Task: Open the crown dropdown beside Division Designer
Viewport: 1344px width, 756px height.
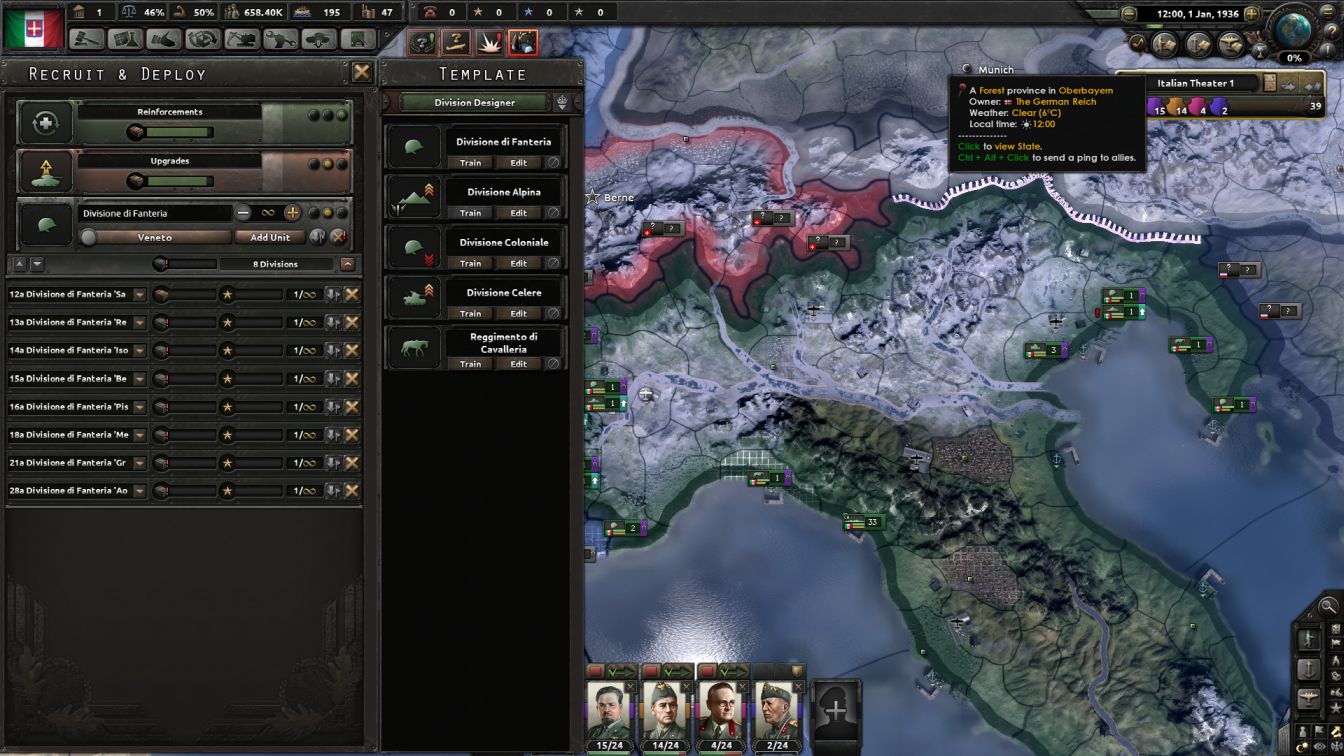Action: click(x=562, y=101)
